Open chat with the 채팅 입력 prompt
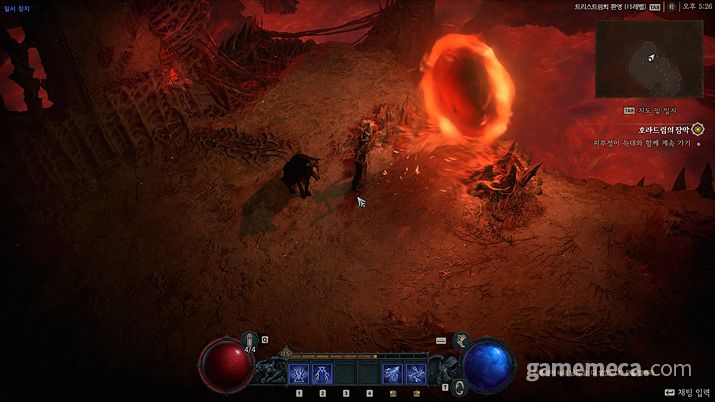715x402 pixels. pyautogui.click(x=685, y=393)
